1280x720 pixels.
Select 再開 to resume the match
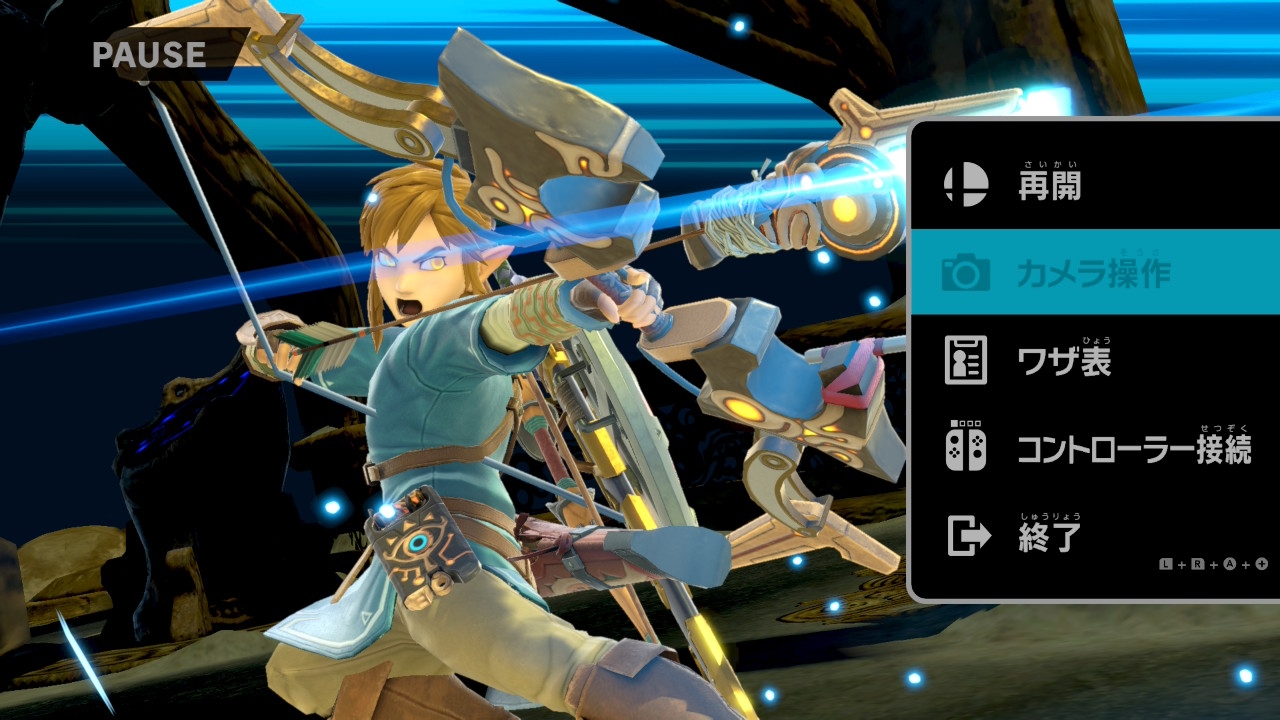[x=1050, y=186]
